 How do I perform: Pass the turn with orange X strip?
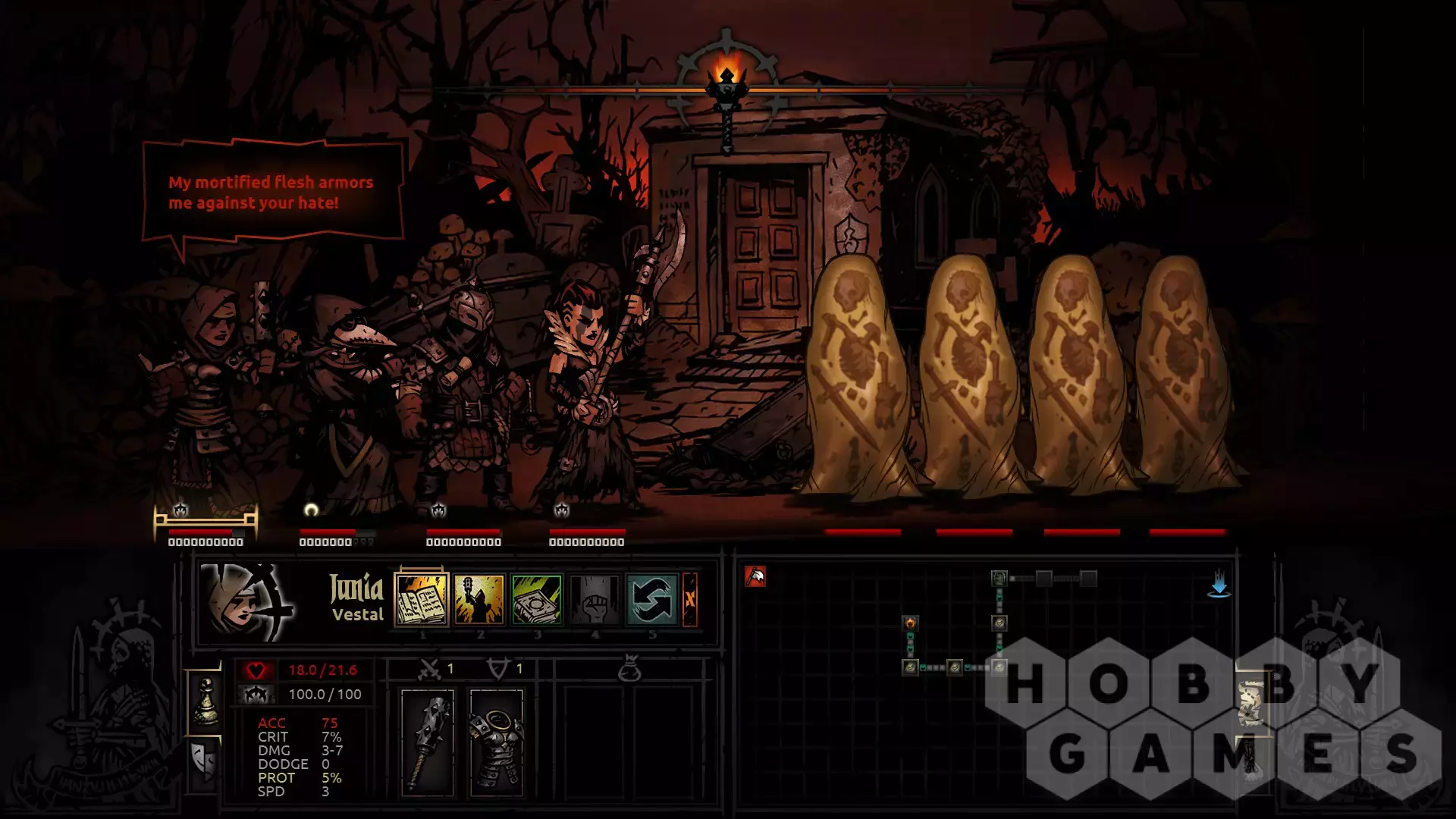(x=690, y=600)
